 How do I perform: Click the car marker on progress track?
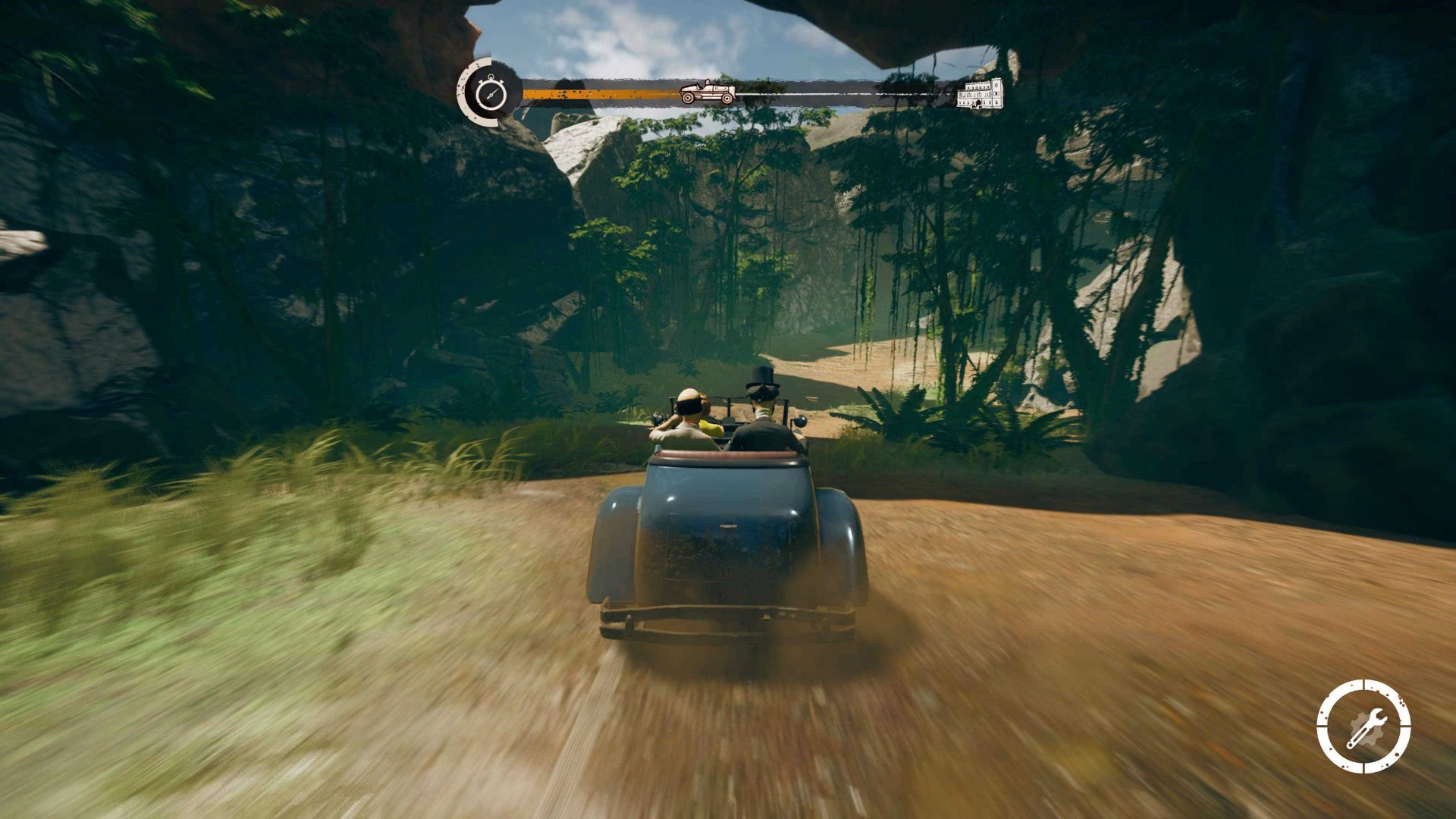point(708,92)
